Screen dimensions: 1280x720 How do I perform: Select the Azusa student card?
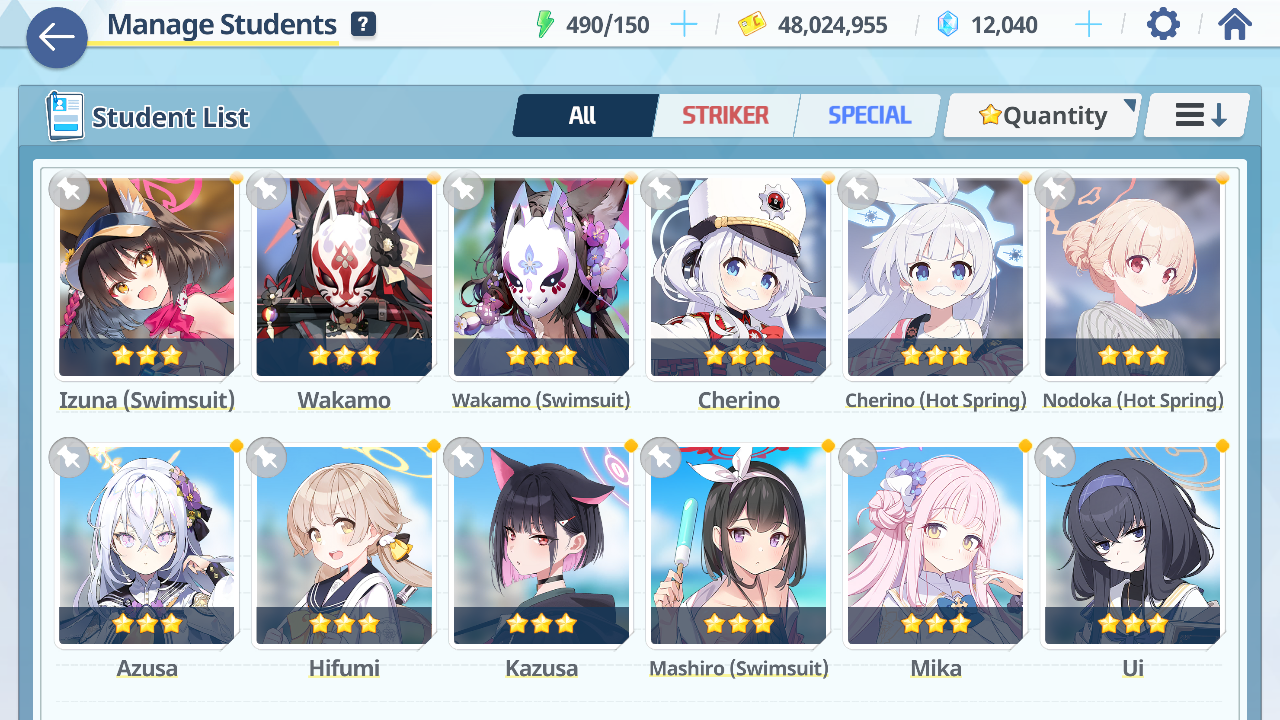147,546
